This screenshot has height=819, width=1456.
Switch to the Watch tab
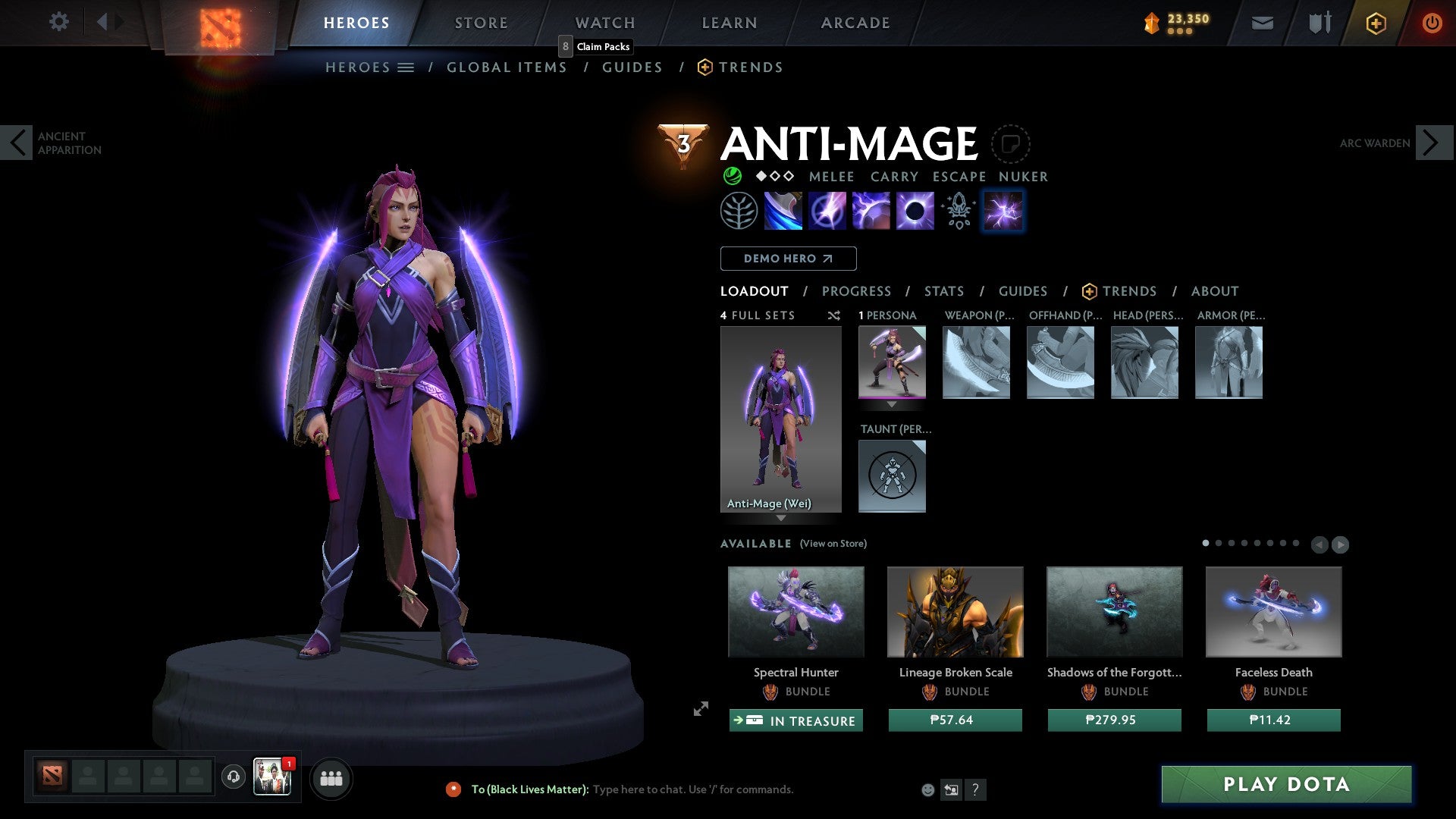click(x=604, y=23)
